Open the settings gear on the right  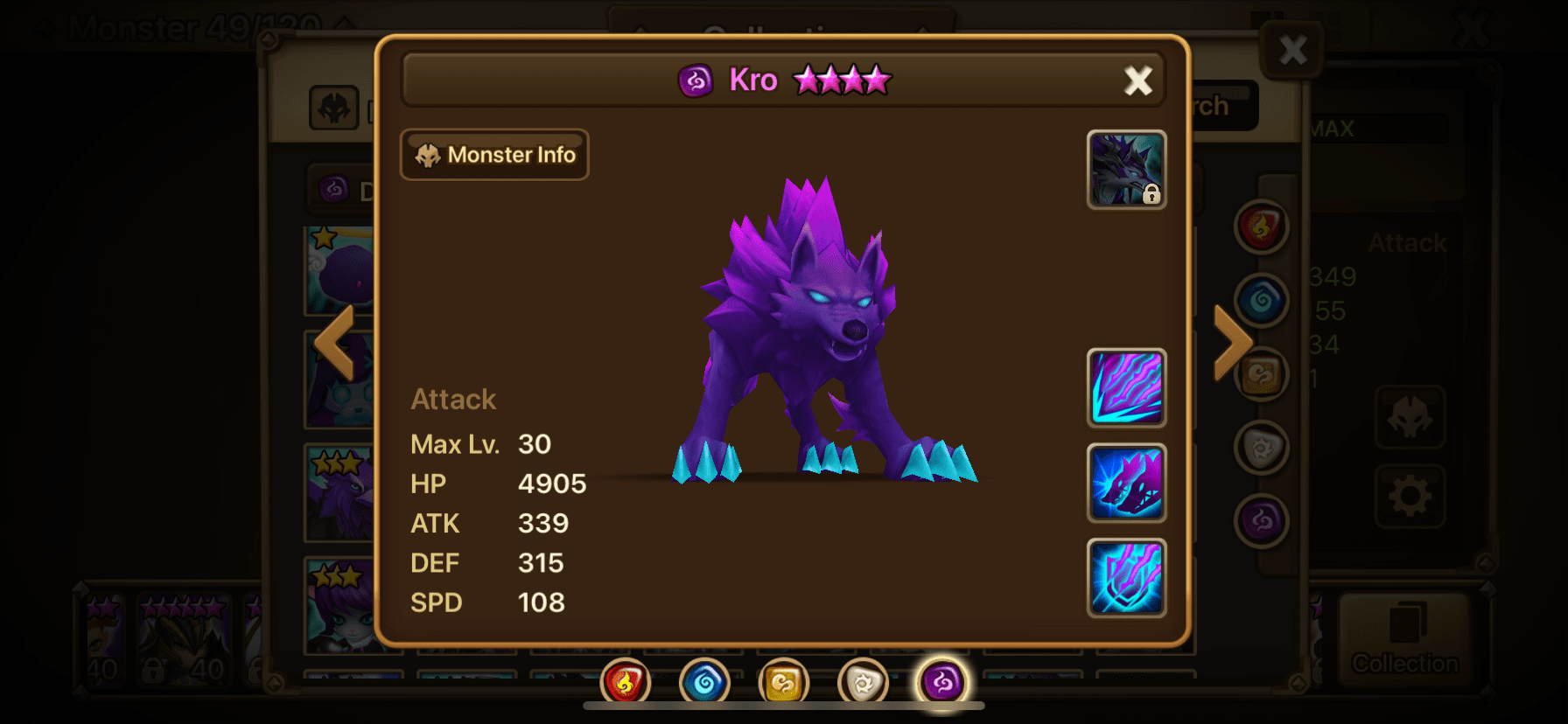click(x=1409, y=494)
